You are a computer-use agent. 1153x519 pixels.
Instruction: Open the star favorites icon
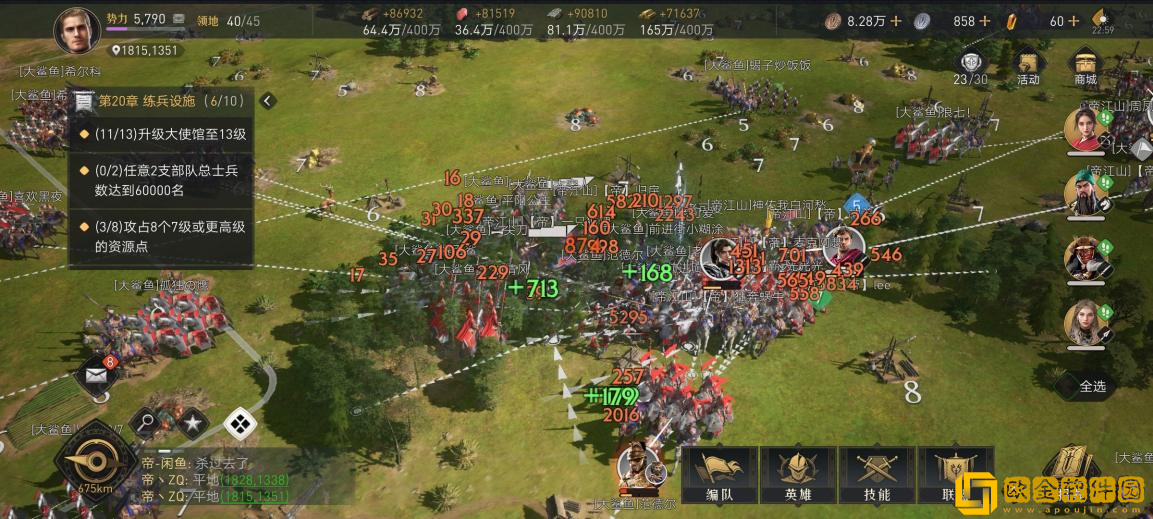192,424
